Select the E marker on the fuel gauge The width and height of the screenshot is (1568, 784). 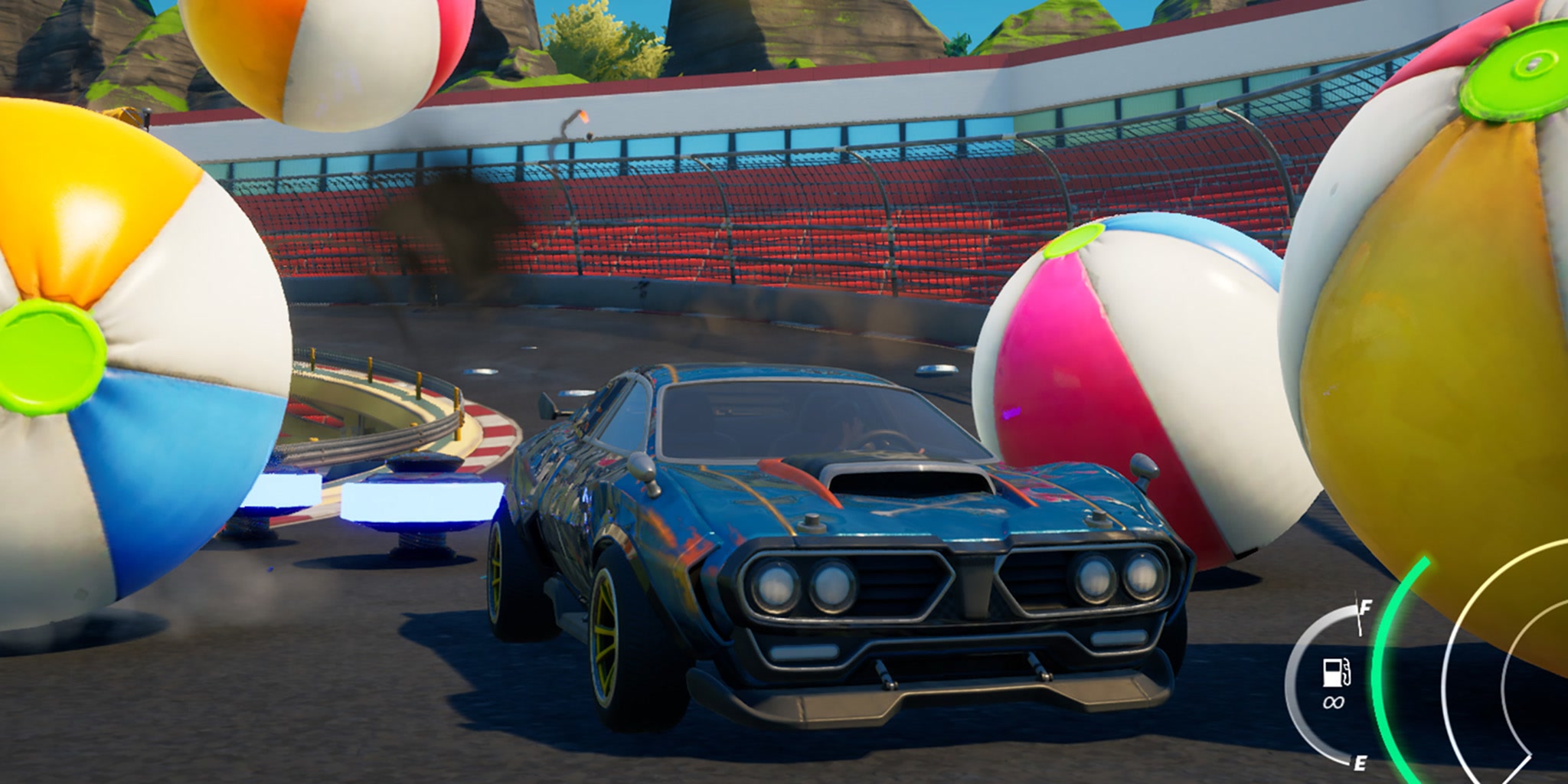[1360, 765]
